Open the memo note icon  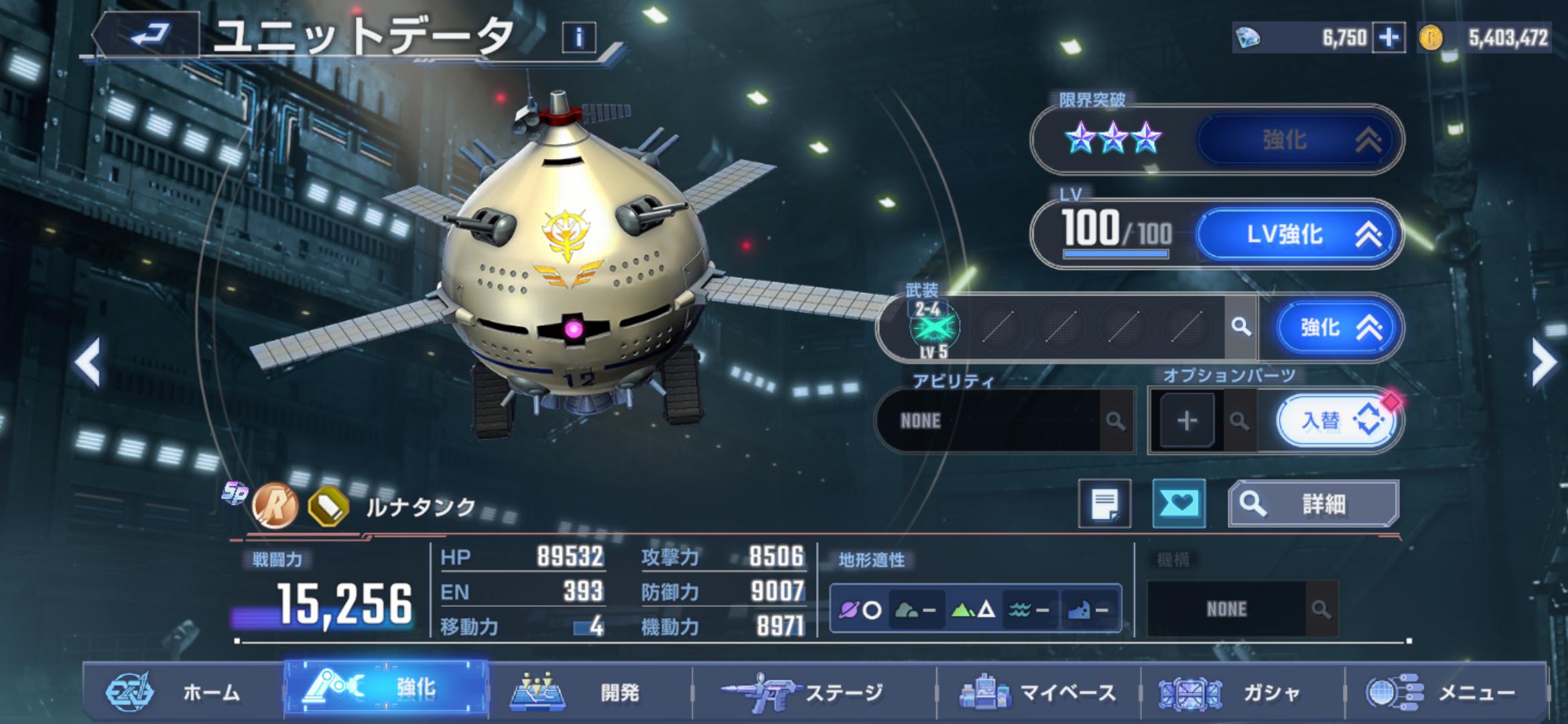click(1104, 503)
